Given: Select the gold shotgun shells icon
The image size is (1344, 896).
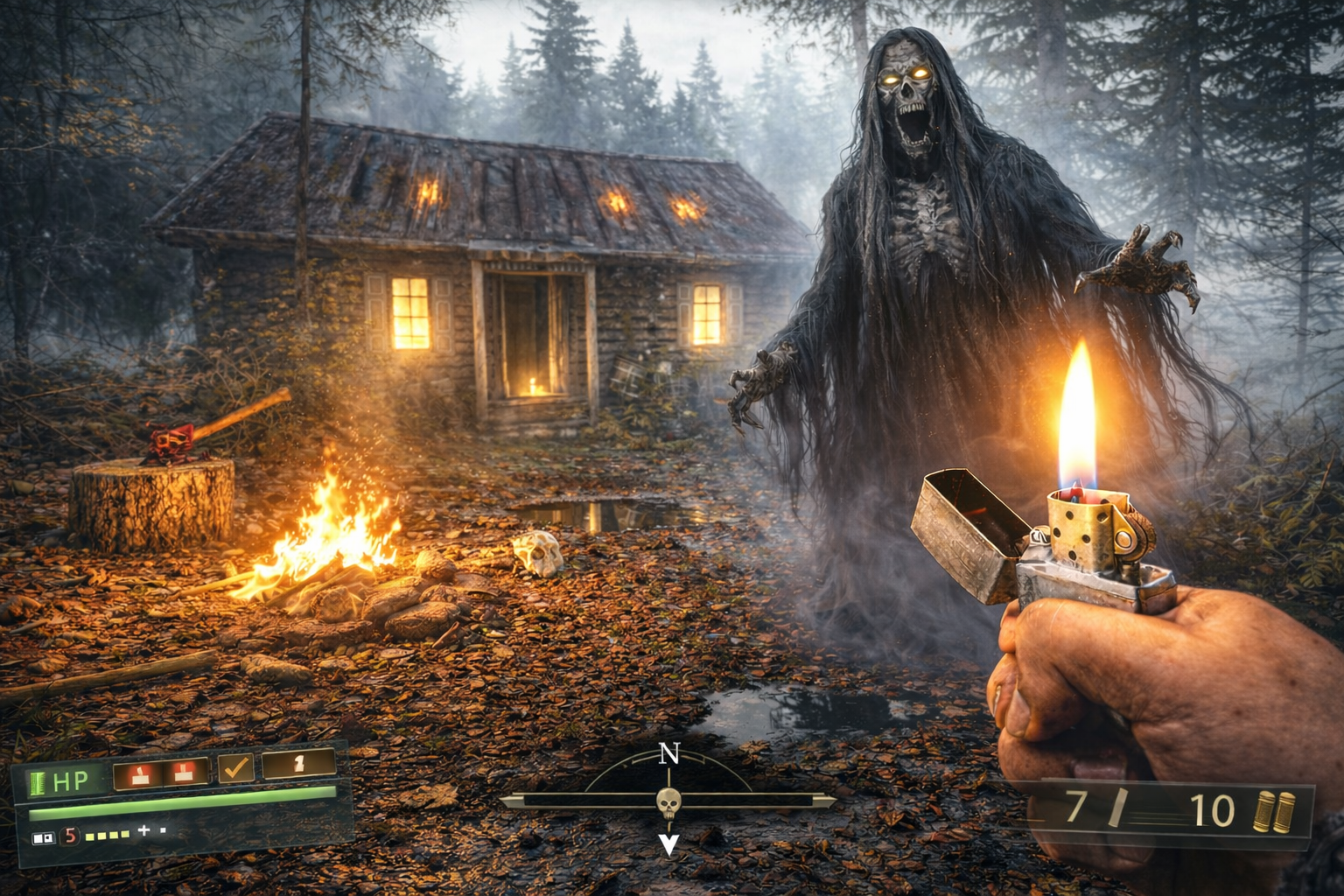Looking at the screenshot, I should tap(1273, 811).
